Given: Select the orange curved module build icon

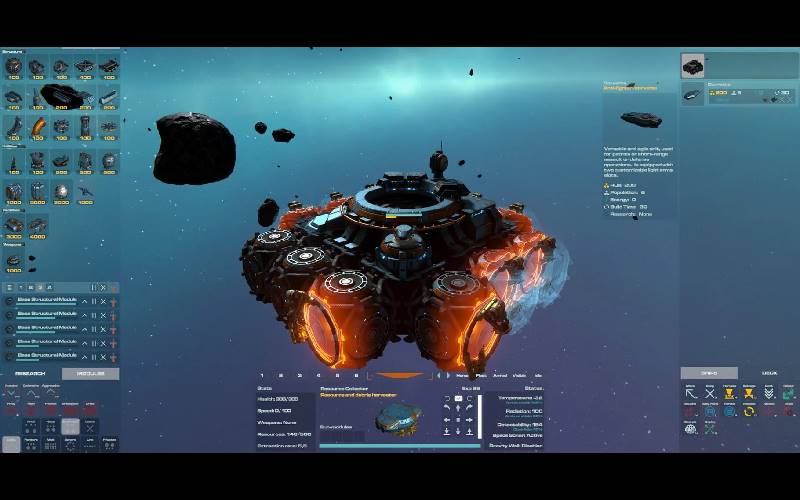Looking at the screenshot, I should (37, 128).
